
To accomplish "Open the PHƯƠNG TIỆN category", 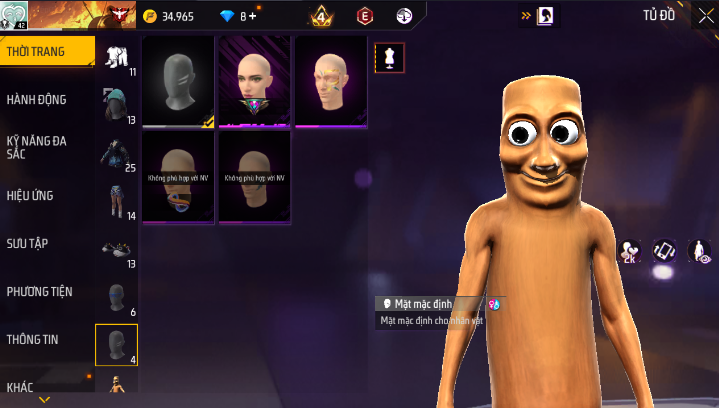I will tap(40, 291).
